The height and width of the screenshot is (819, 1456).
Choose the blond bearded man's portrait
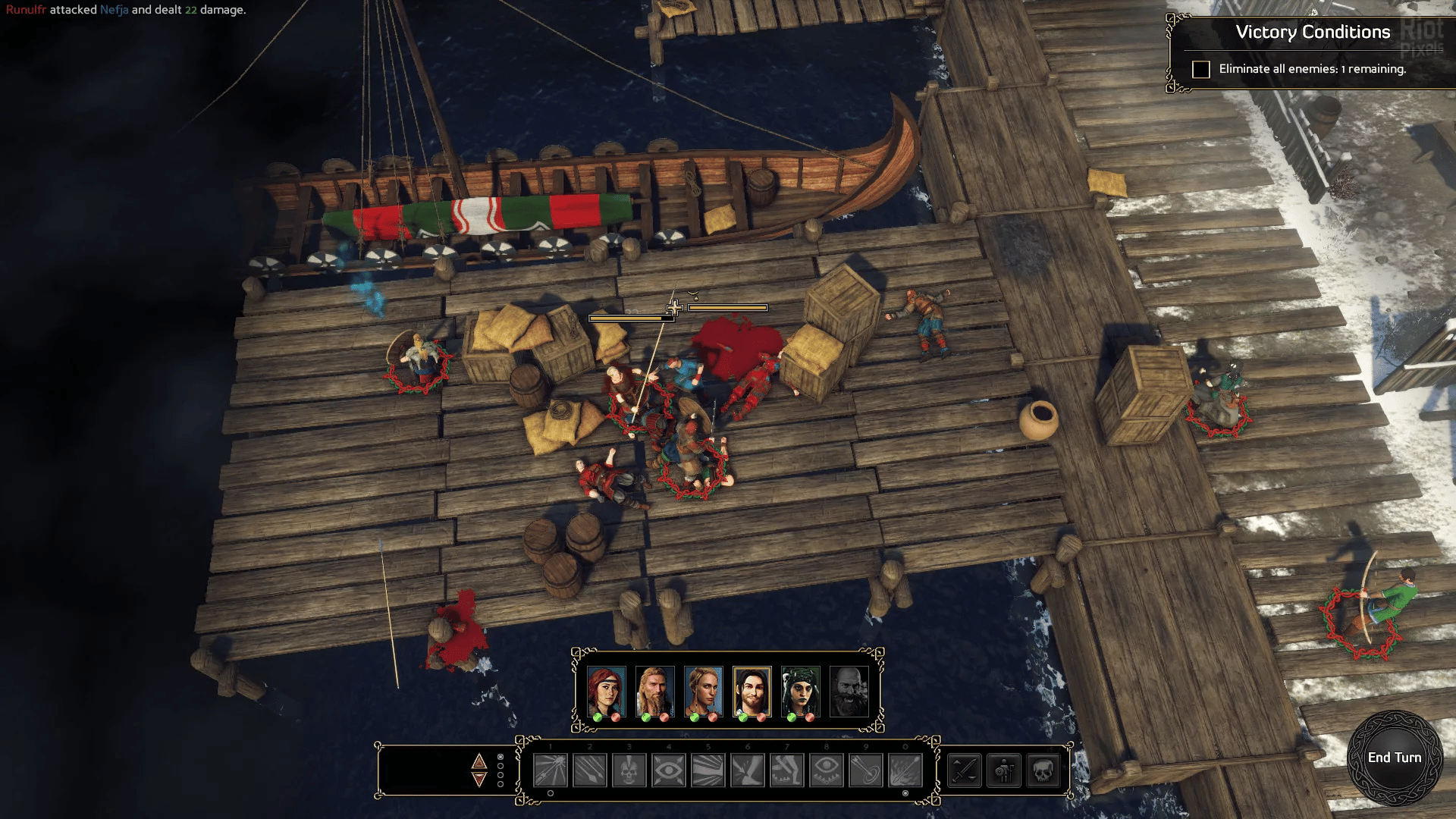pos(655,692)
